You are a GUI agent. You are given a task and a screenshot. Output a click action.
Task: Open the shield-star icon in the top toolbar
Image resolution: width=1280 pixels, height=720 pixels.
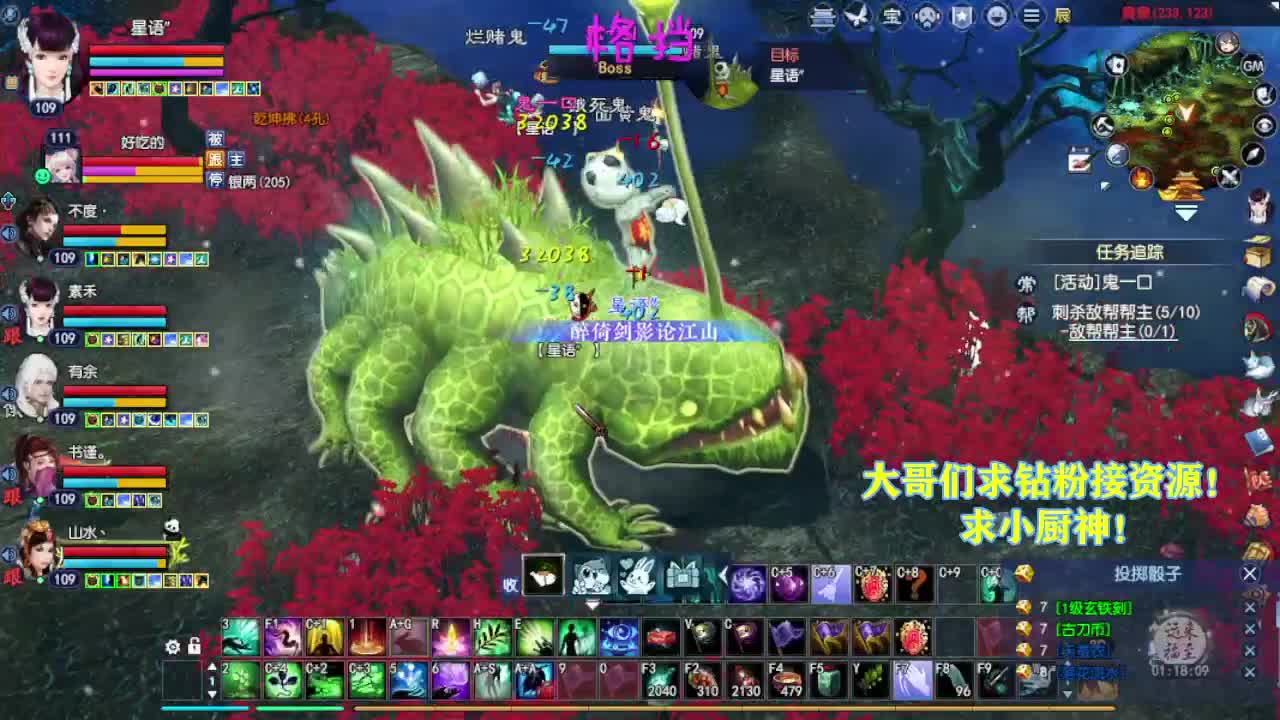pyautogui.click(x=960, y=16)
